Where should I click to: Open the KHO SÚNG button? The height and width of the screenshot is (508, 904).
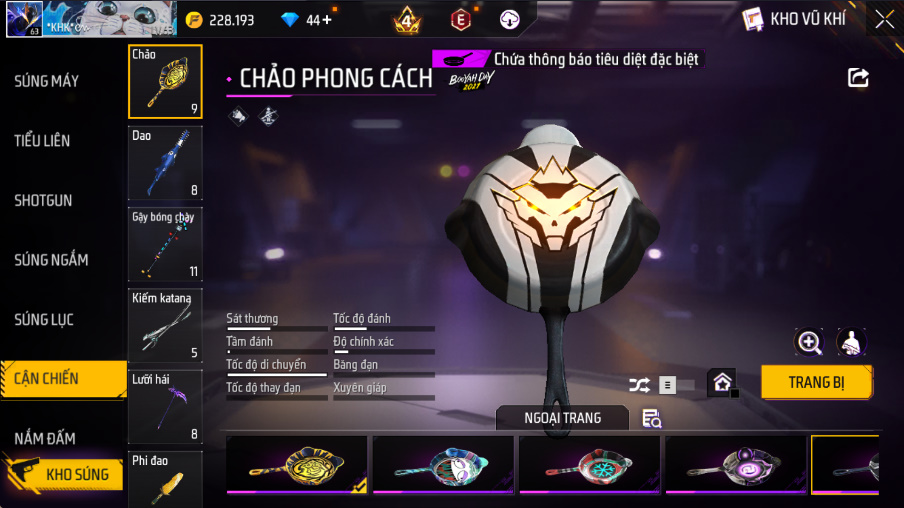click(66, 474)
